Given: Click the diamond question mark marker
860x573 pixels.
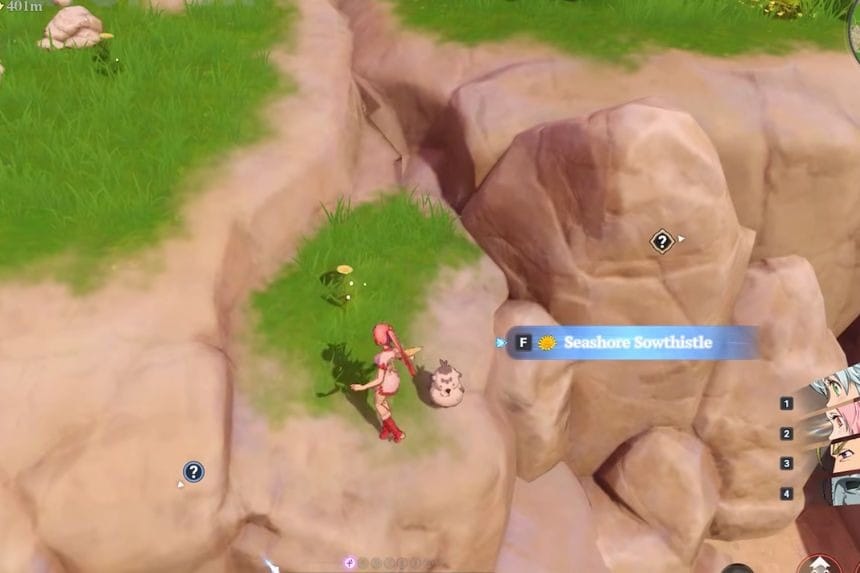Looking at the screenshot, I should point(662,241).
